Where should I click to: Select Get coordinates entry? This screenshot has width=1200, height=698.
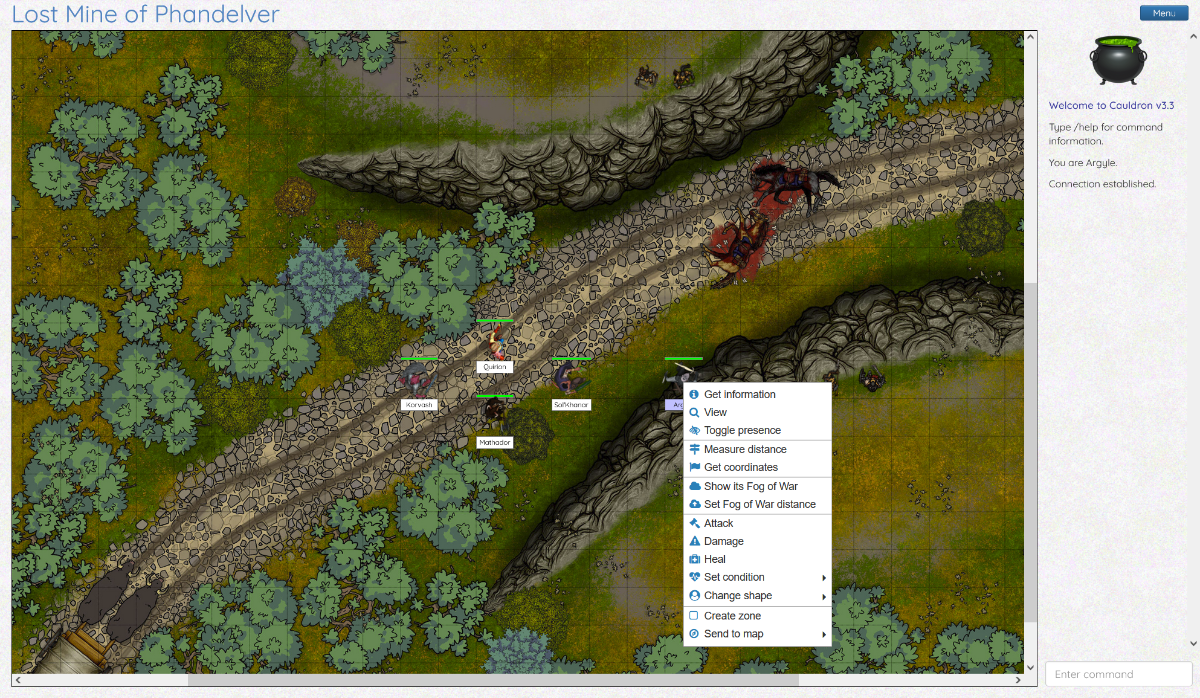pos(740,467)
